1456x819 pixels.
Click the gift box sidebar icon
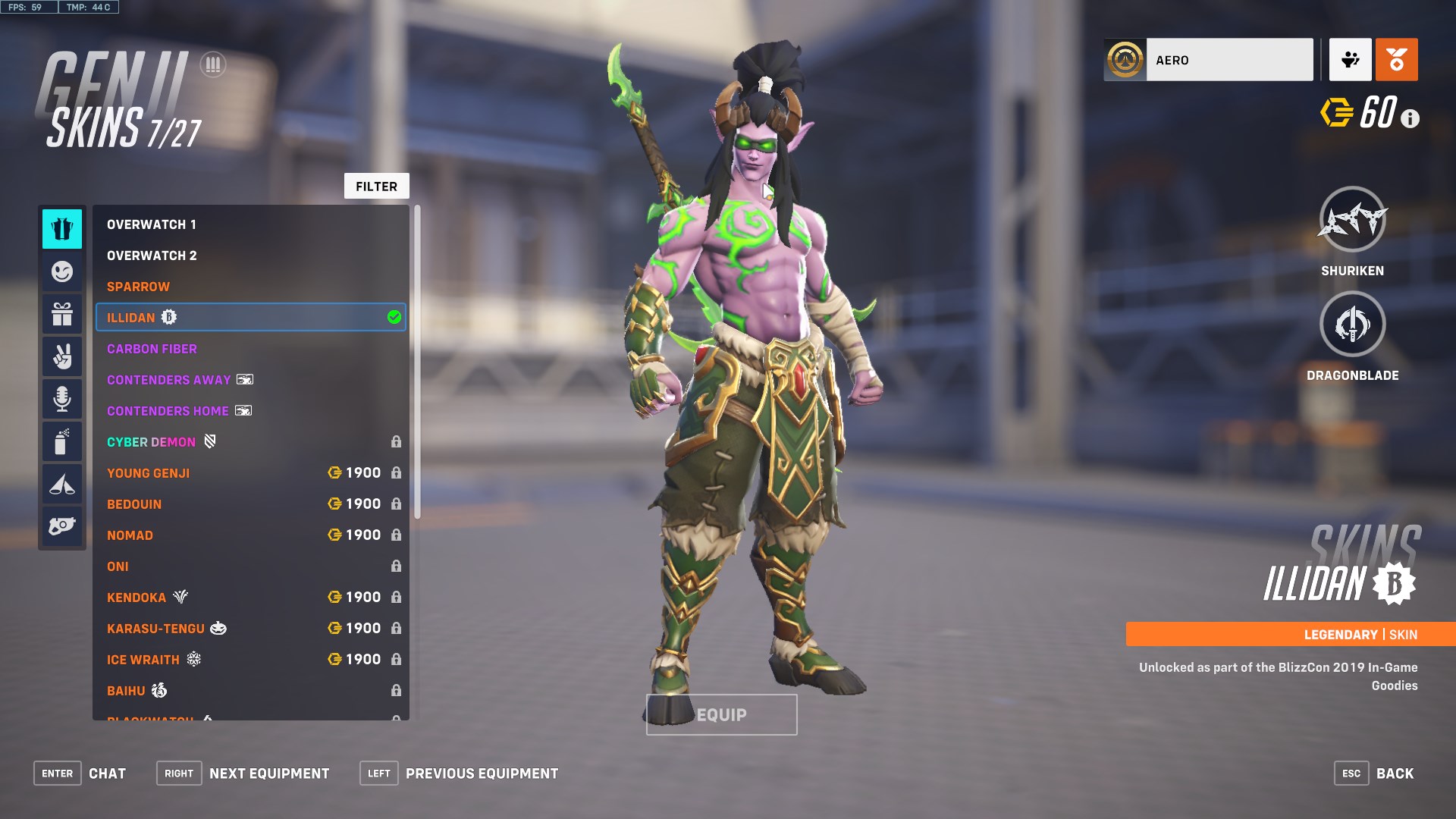point(62,313)
